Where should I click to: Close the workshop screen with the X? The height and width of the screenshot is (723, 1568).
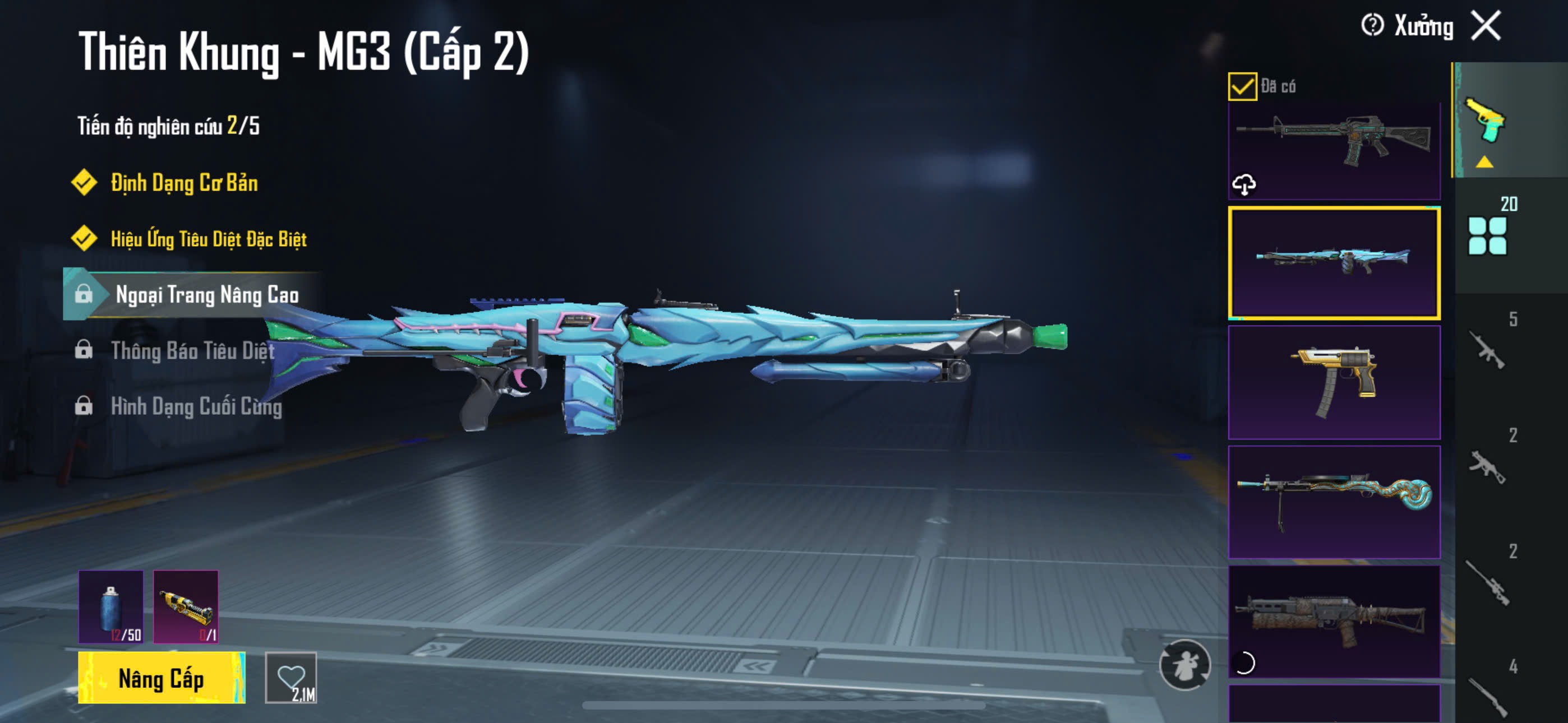[1486, 26]
